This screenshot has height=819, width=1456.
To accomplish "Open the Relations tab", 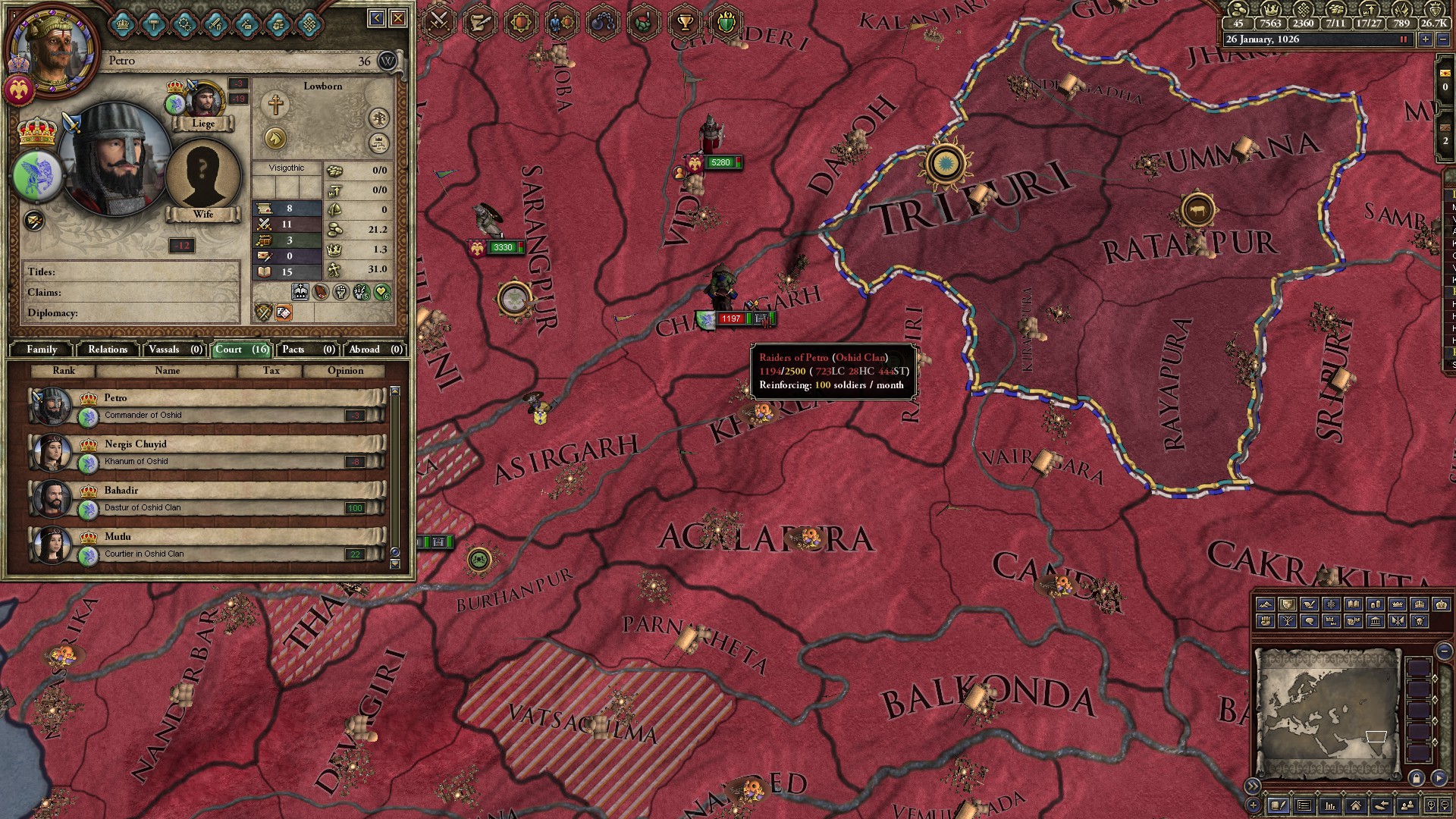I will pyautogui.click(x=108, y=349).
